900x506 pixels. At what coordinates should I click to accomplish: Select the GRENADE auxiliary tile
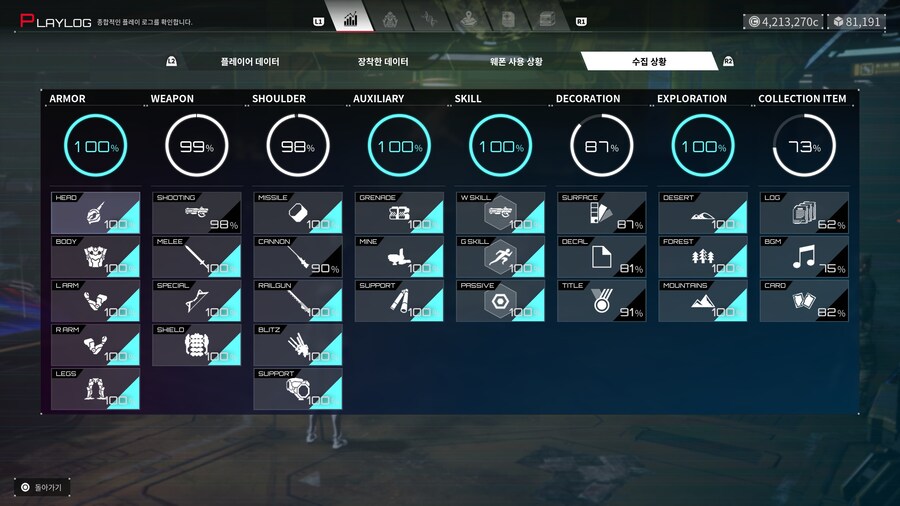(399, 213)
